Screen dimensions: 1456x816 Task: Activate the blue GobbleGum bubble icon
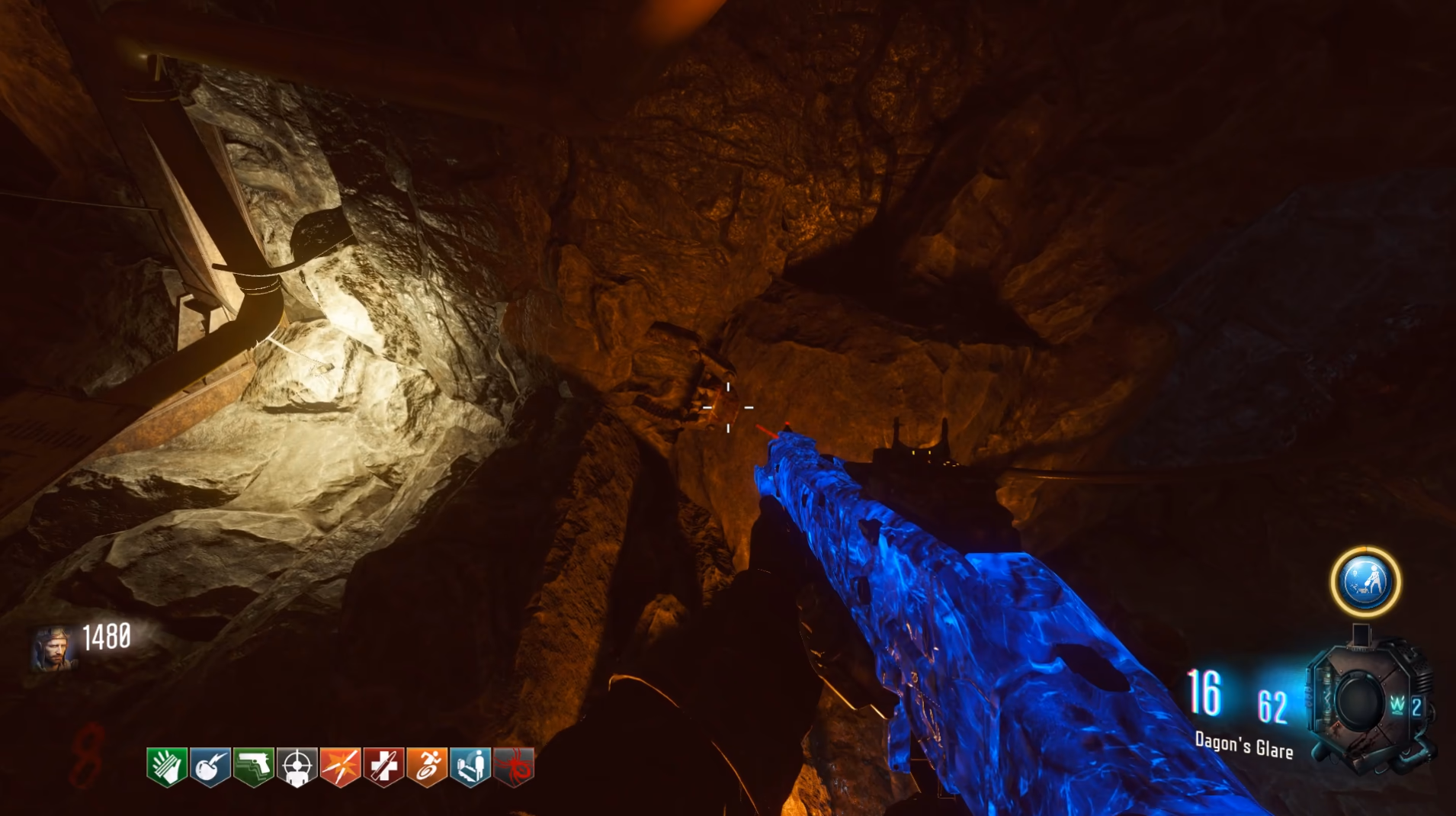1365,582
